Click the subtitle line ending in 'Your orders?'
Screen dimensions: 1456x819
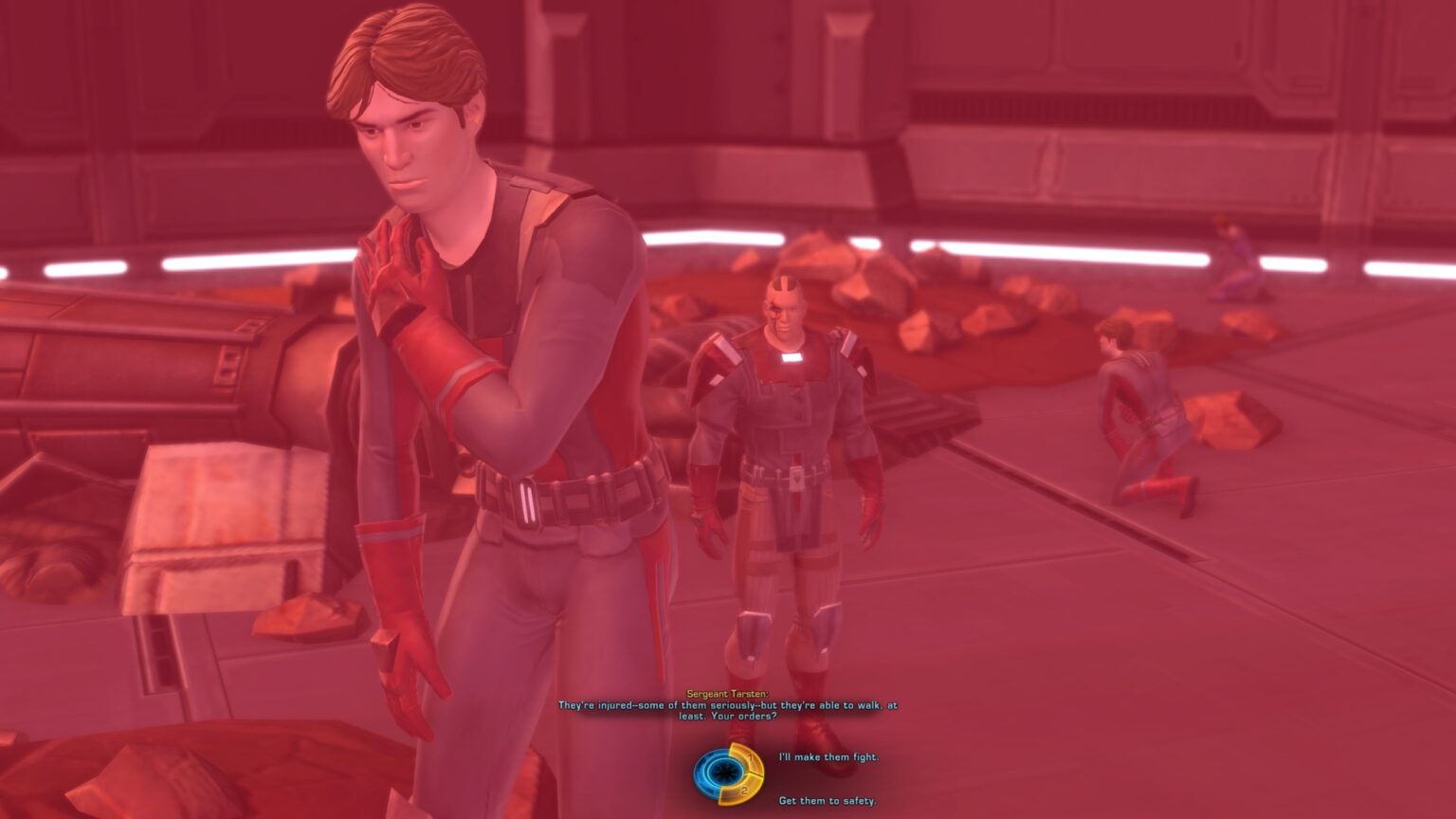click(x=727, y=715)
